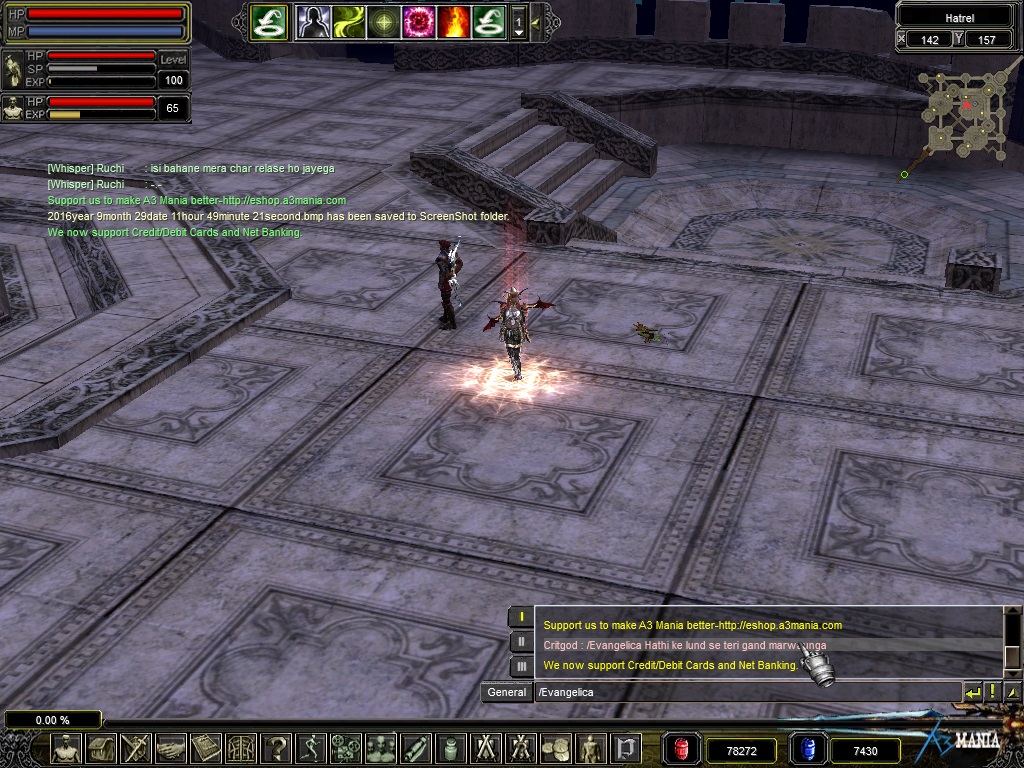Use the blue MP potion slot

[x=807, y=749]
